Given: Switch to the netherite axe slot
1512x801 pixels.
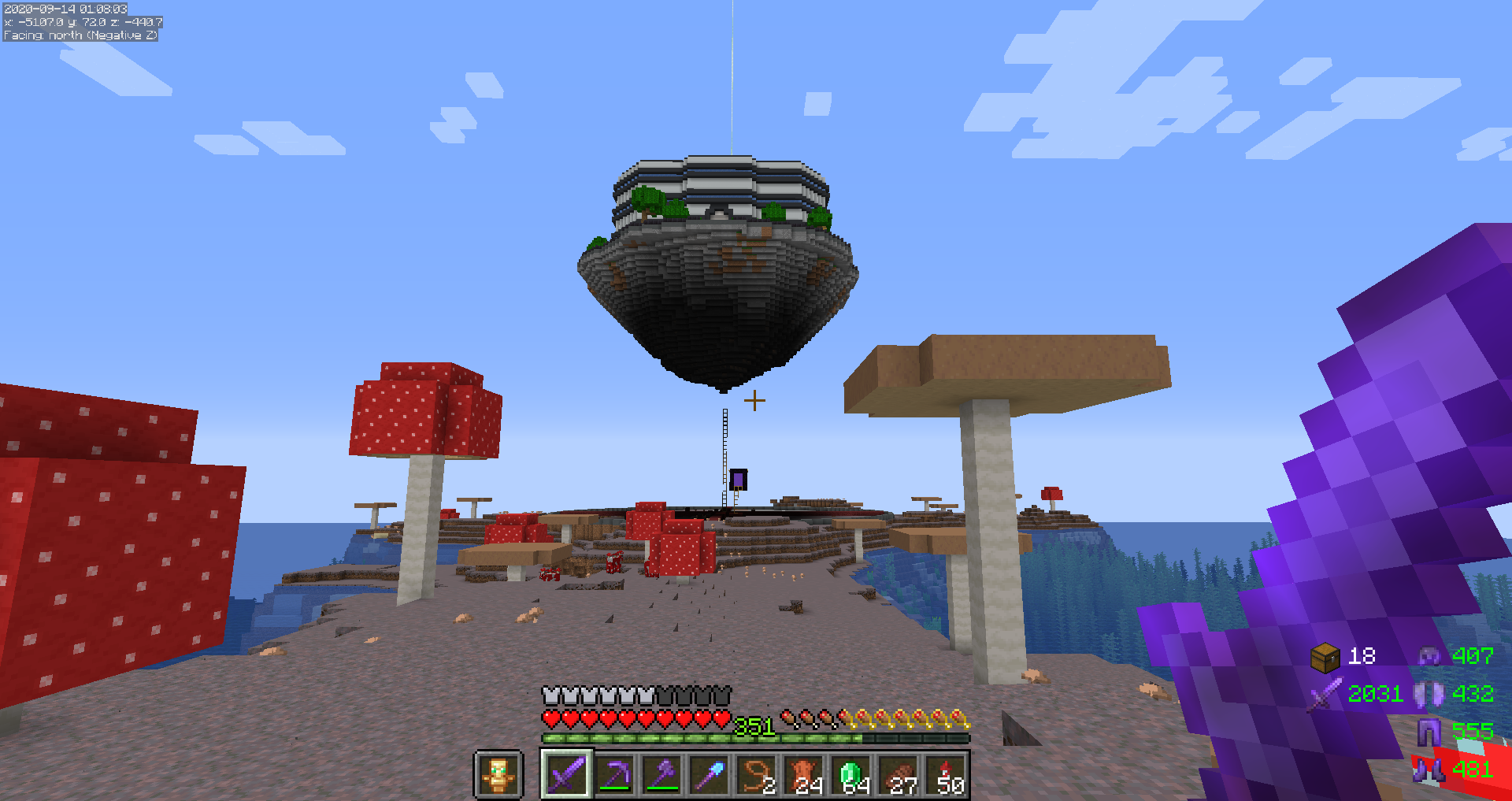Looking at the screenshot, I should pos(662,775).
